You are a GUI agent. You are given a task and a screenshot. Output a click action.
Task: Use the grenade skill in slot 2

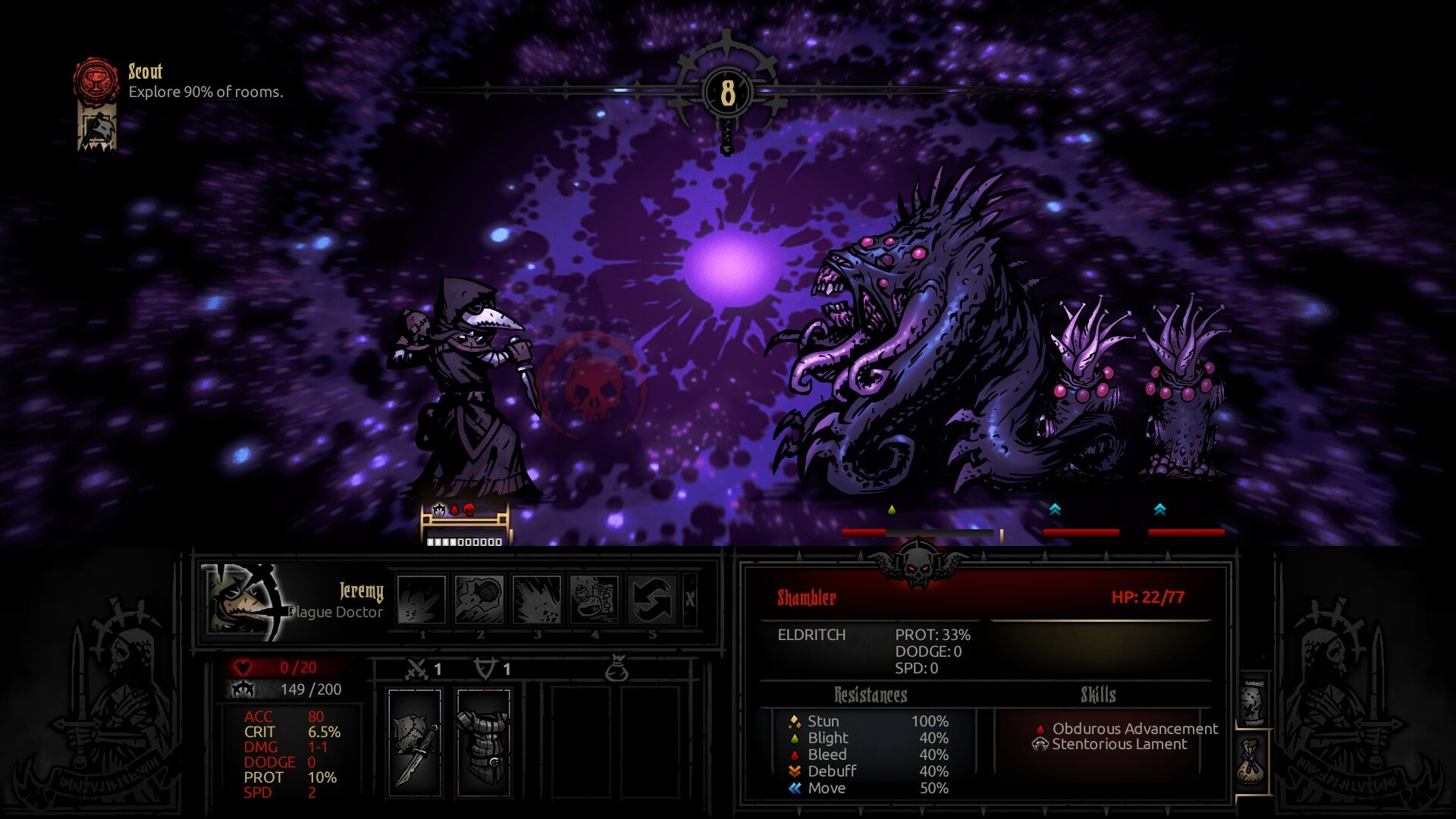479,599
